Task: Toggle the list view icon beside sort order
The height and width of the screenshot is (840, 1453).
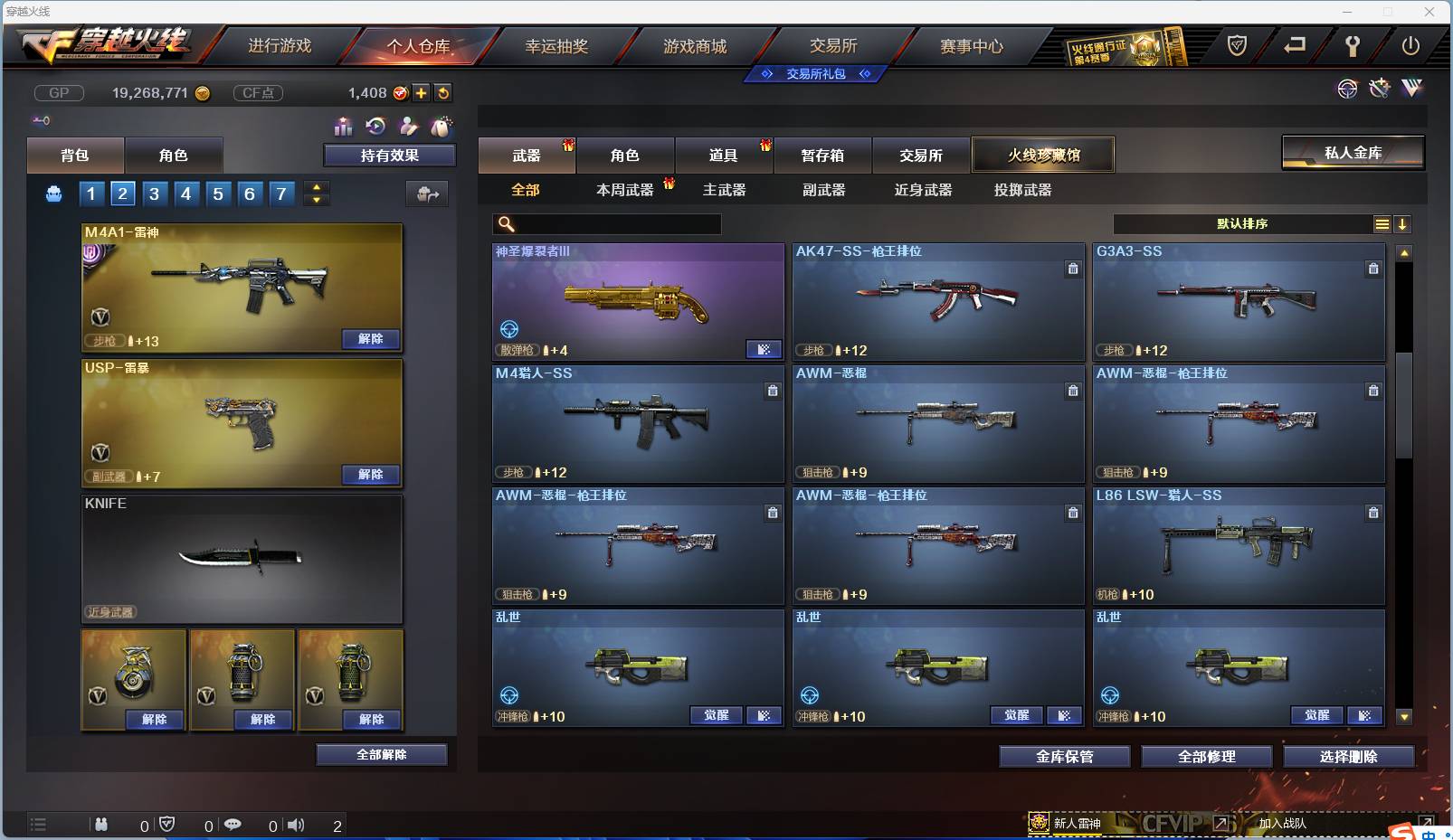Action: click(1383, 223)
